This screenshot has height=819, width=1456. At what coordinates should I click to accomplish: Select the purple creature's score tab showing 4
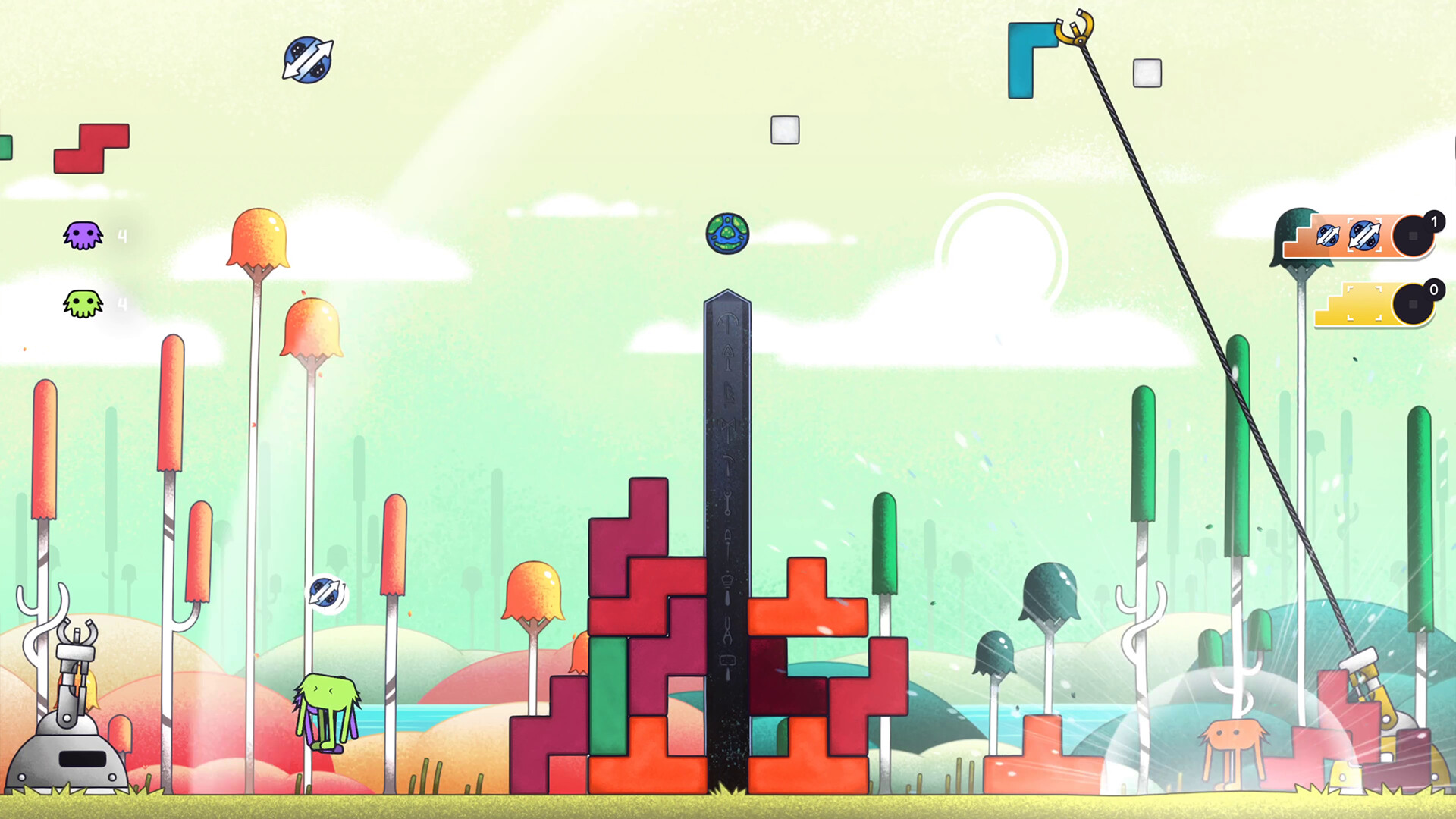coord(121,235)
